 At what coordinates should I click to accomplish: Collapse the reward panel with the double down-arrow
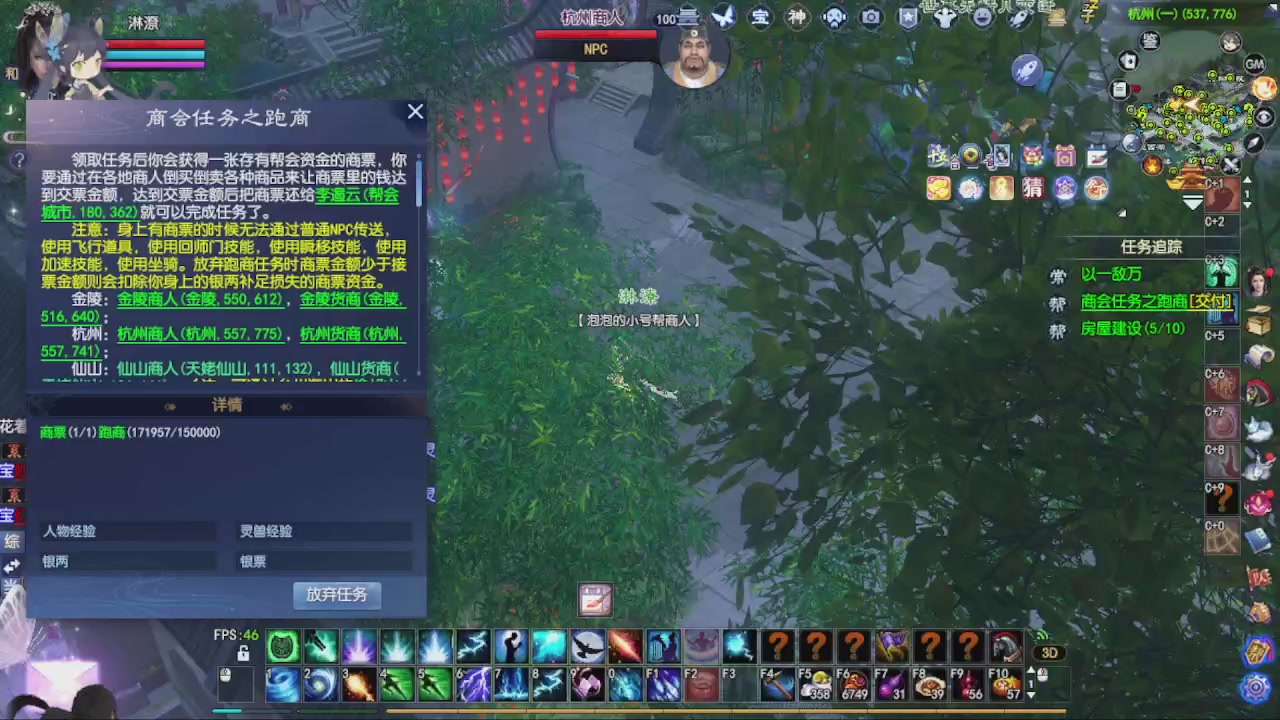[x=1194, y=203]
